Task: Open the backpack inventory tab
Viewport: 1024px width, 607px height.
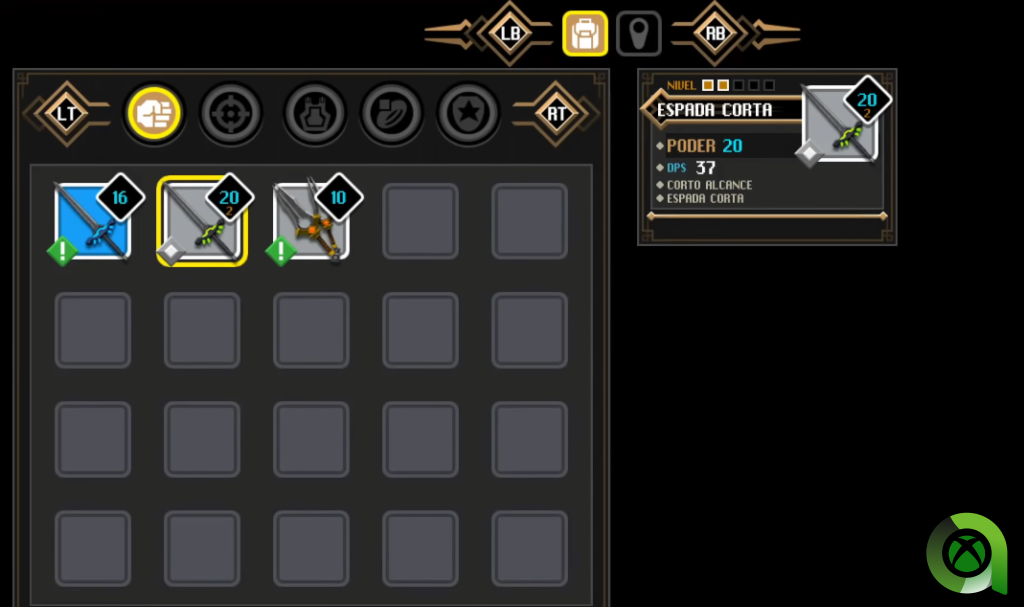Action: coord(585,33)
